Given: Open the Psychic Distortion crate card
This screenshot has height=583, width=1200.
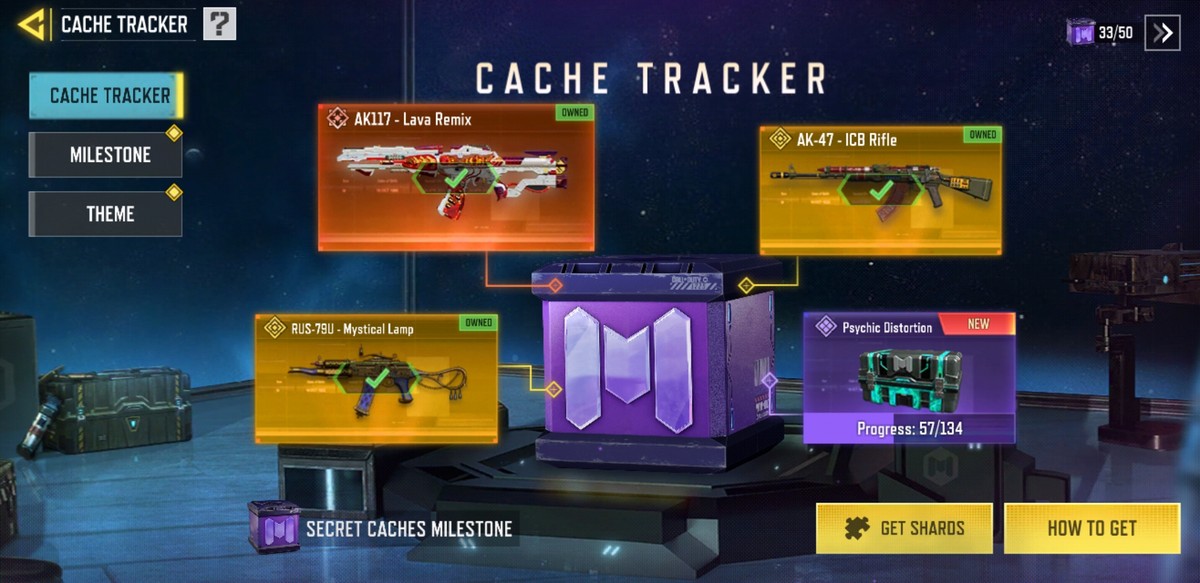Looking at the screenshot, I should tap(909, 378).
